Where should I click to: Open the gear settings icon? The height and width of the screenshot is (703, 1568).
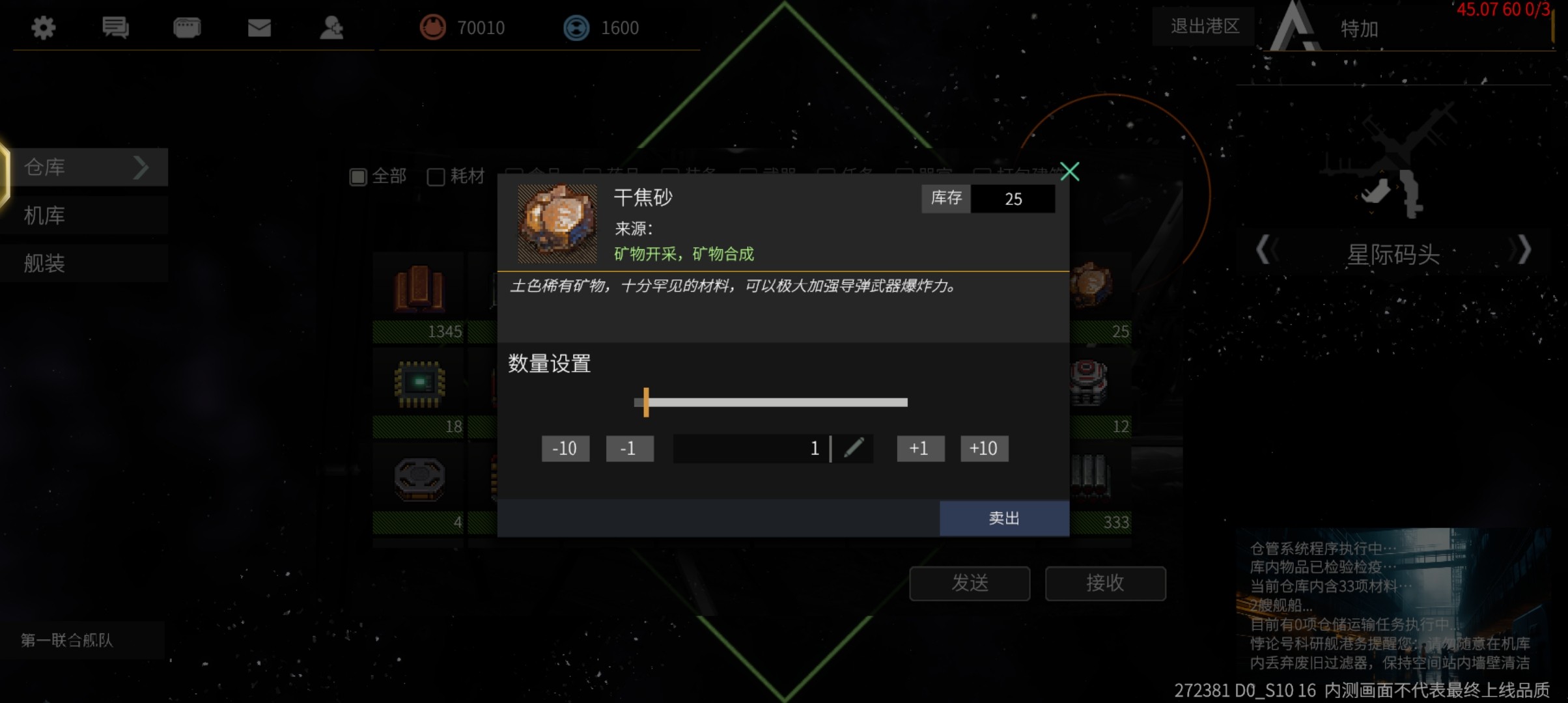44,27
